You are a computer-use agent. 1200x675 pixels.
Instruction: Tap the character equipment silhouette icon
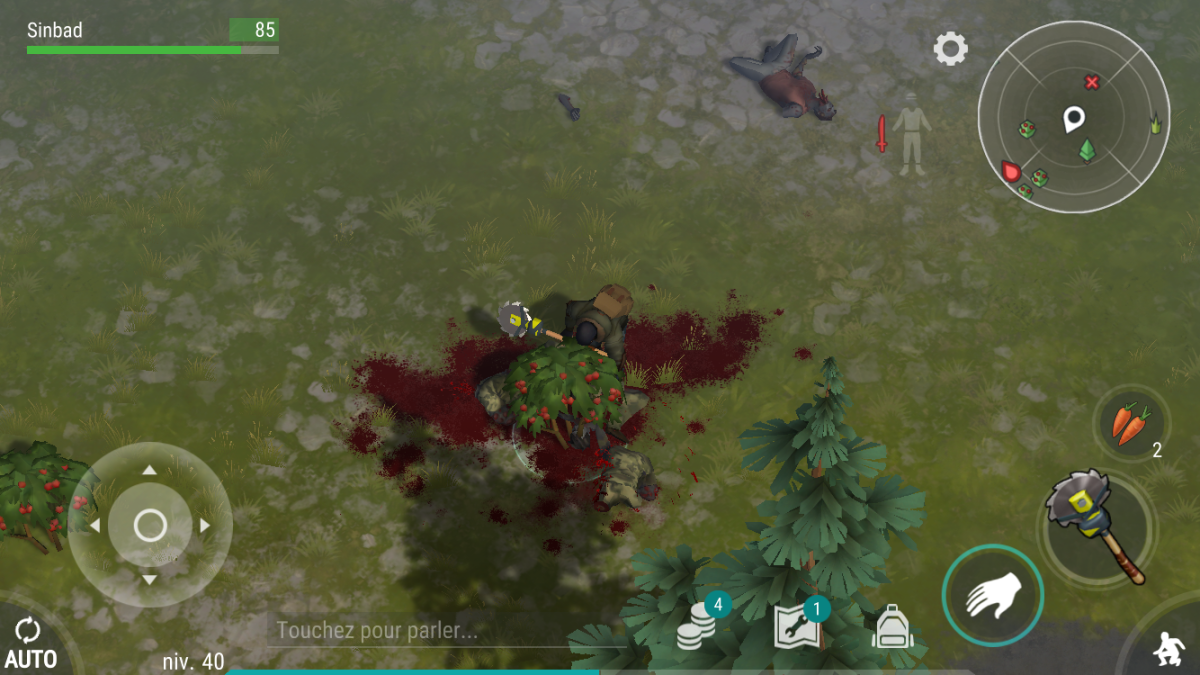click(911, 133)
